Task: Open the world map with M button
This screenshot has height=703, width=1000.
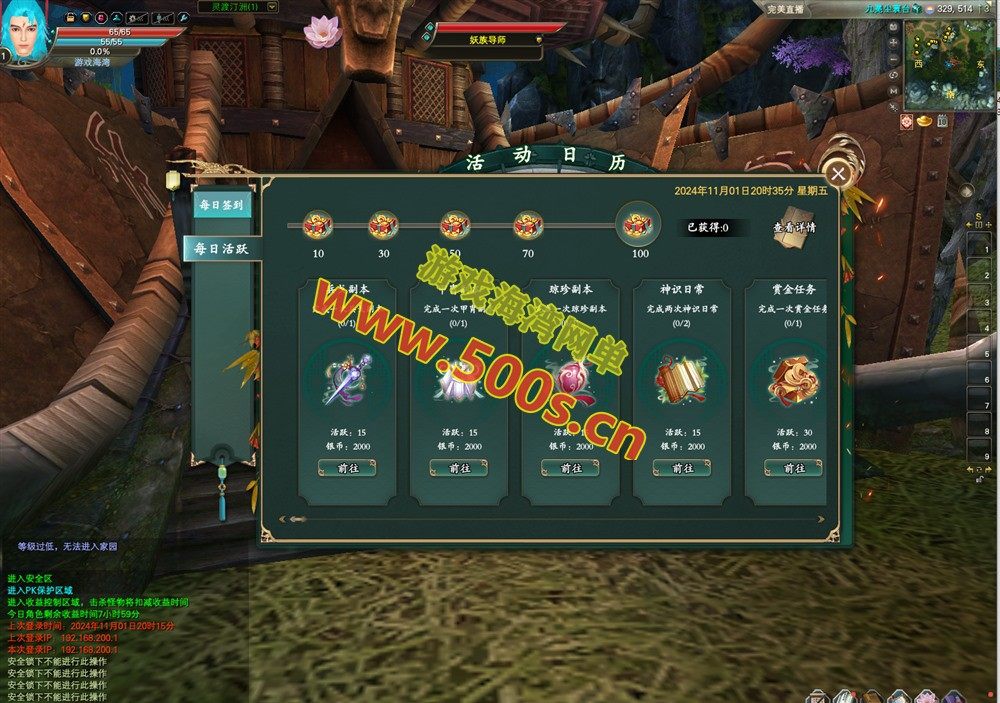Action: pyautogui.click(x=895, y=91)
